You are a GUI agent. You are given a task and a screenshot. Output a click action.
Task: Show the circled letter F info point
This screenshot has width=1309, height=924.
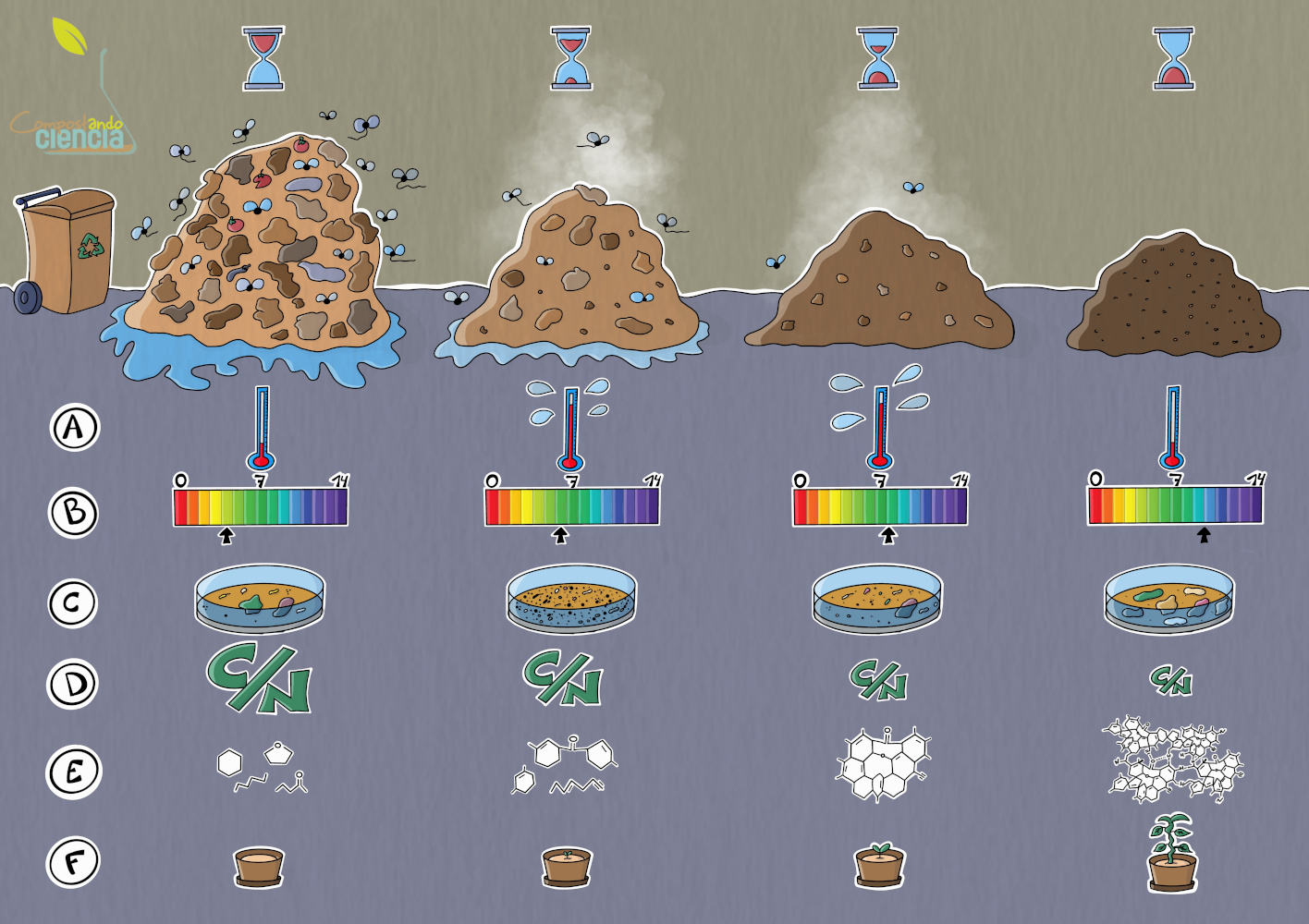point(74,862)
